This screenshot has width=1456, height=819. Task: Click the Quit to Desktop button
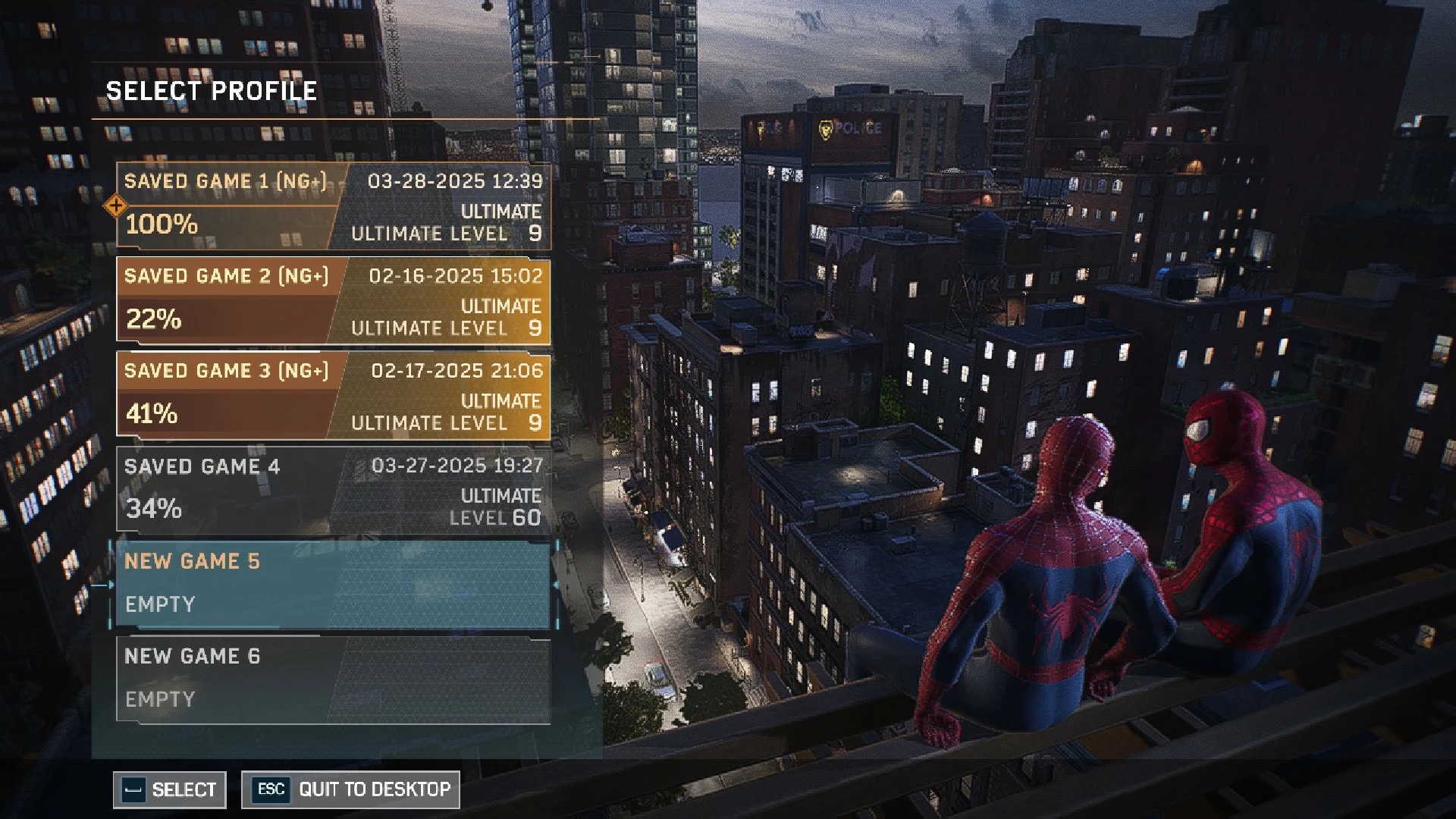pyautogui.click(x=349, y=789)
